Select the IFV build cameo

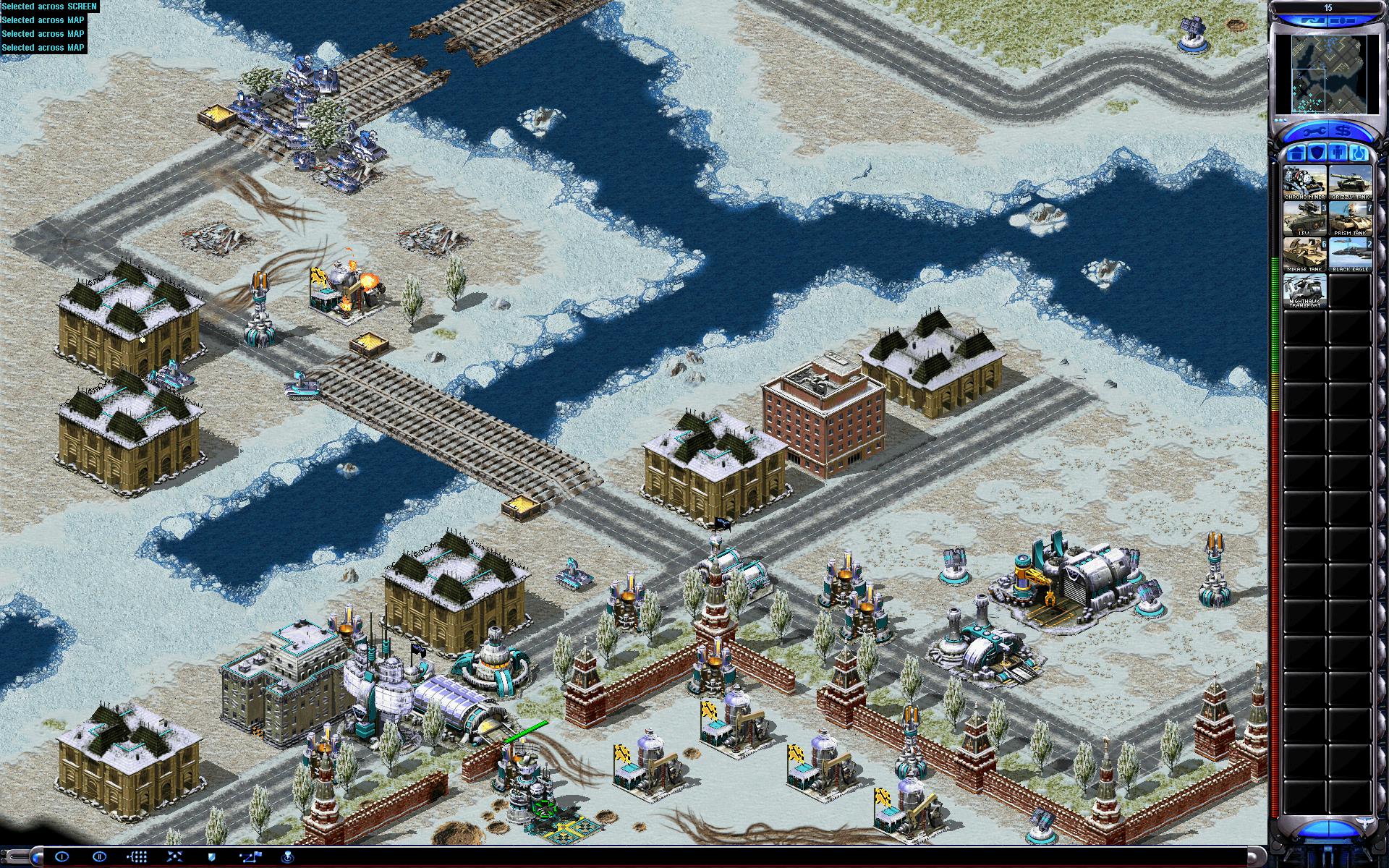pyautogui.click(x=1305, y=218)
